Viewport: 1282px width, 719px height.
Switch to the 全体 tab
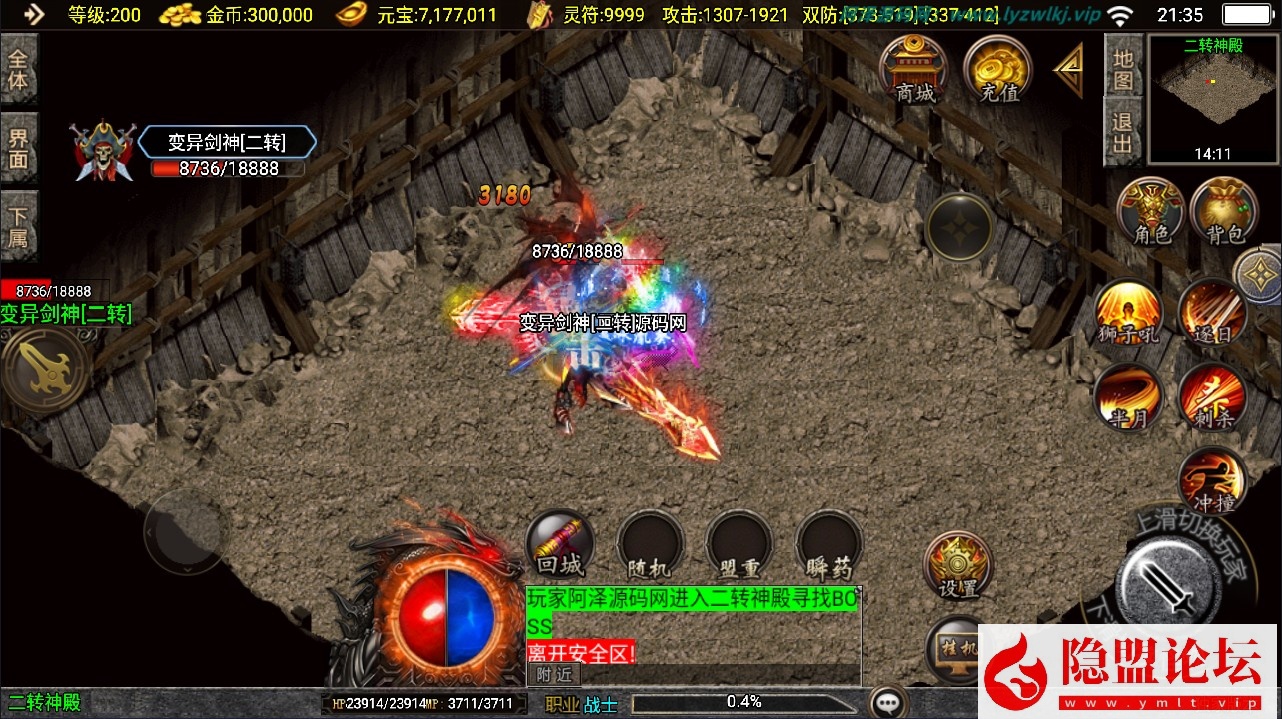coord(19,69)
